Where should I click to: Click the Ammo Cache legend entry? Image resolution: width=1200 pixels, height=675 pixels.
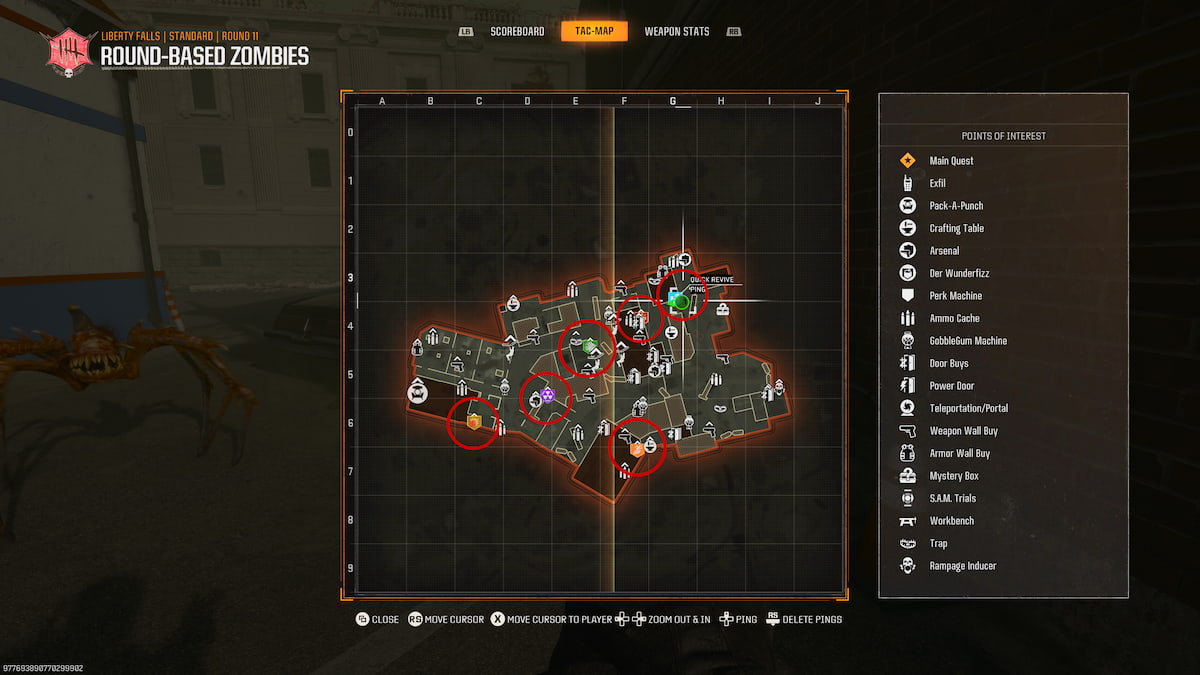click(x=954, y=318)
